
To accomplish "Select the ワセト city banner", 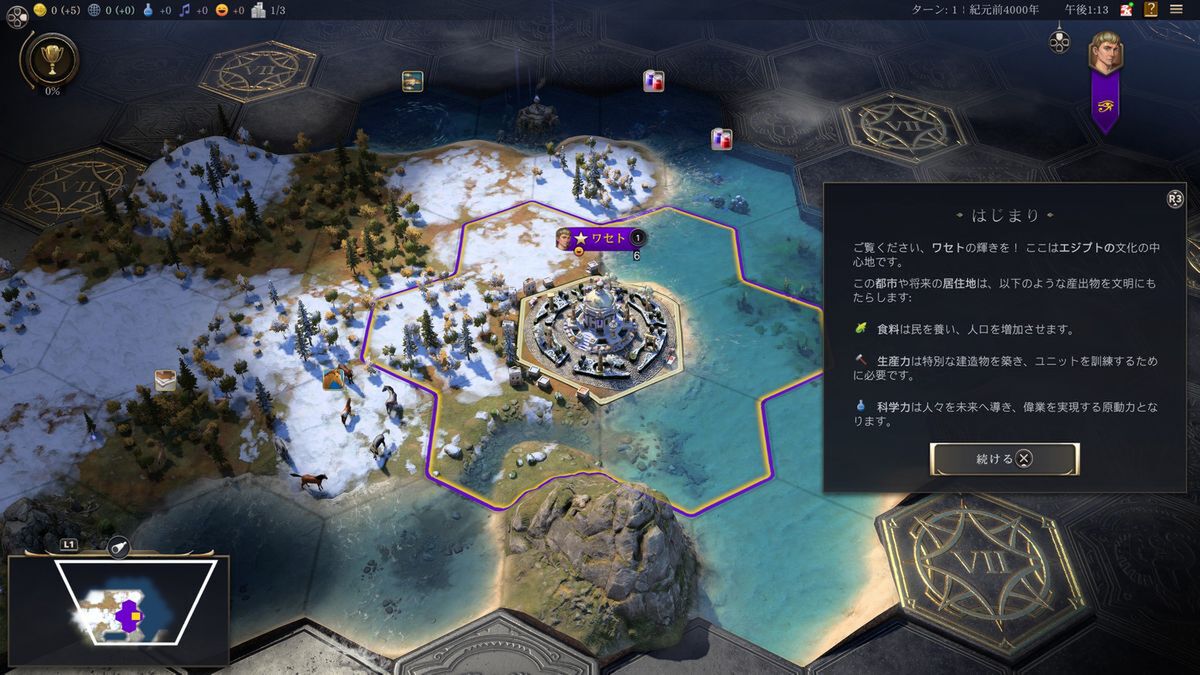I will pyautogui.click(x=601, y=238).
